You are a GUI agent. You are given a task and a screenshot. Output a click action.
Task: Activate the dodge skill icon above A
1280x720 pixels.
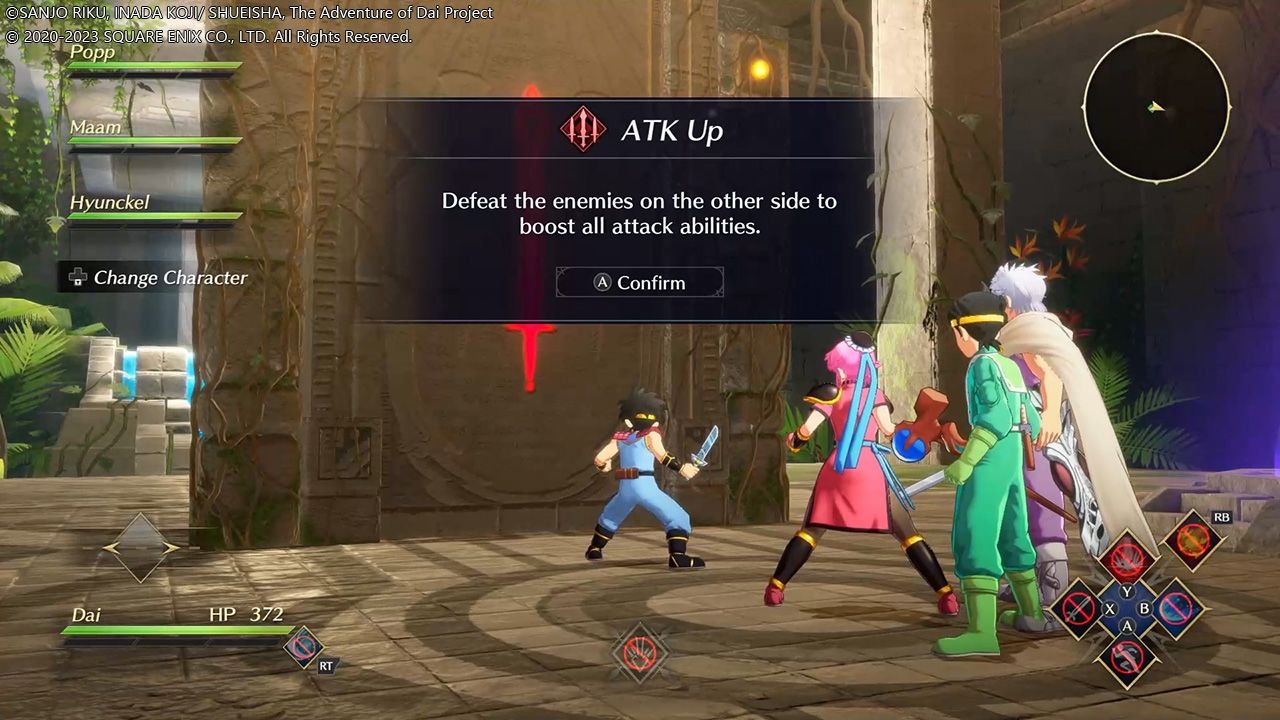1127,658
